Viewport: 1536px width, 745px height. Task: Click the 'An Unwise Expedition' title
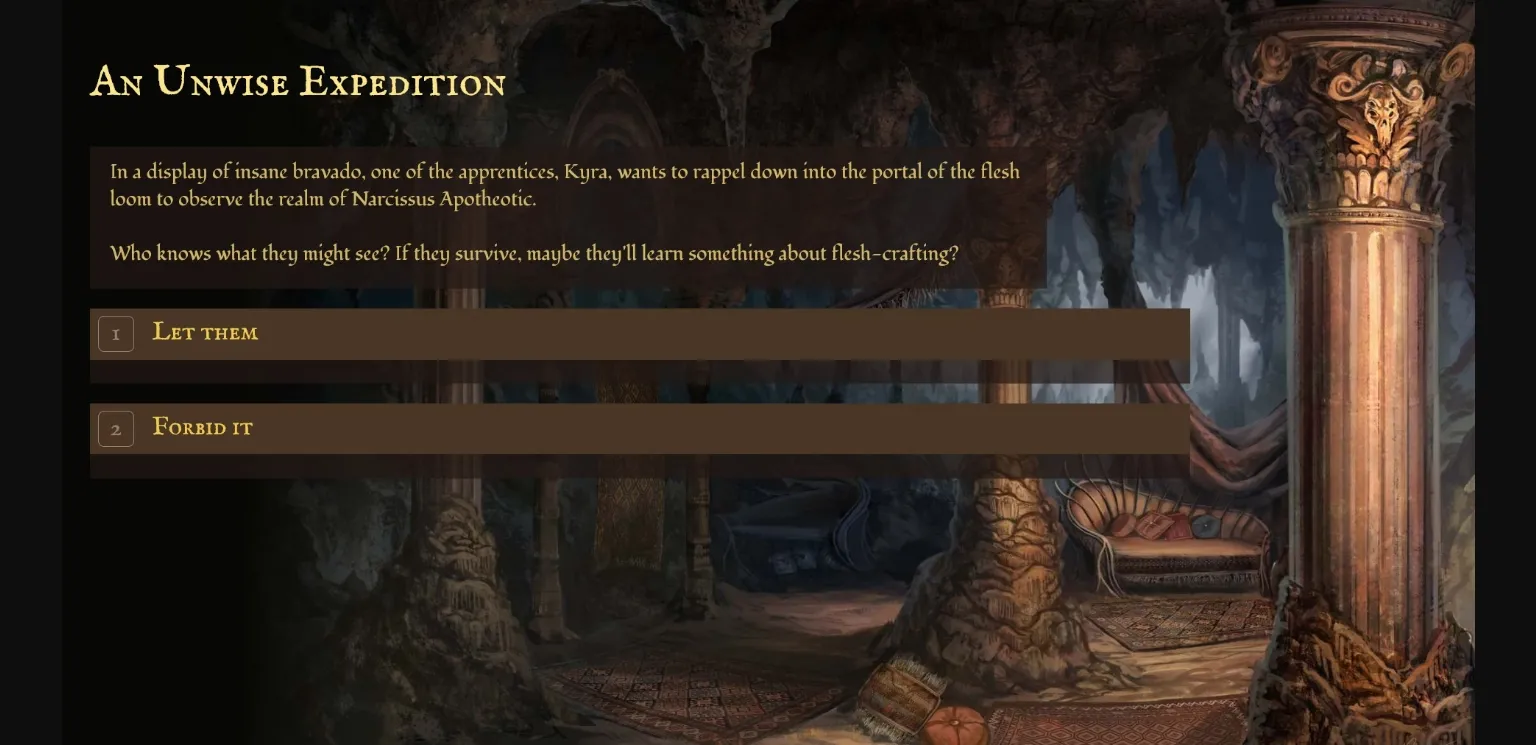[x=298, y=82]
